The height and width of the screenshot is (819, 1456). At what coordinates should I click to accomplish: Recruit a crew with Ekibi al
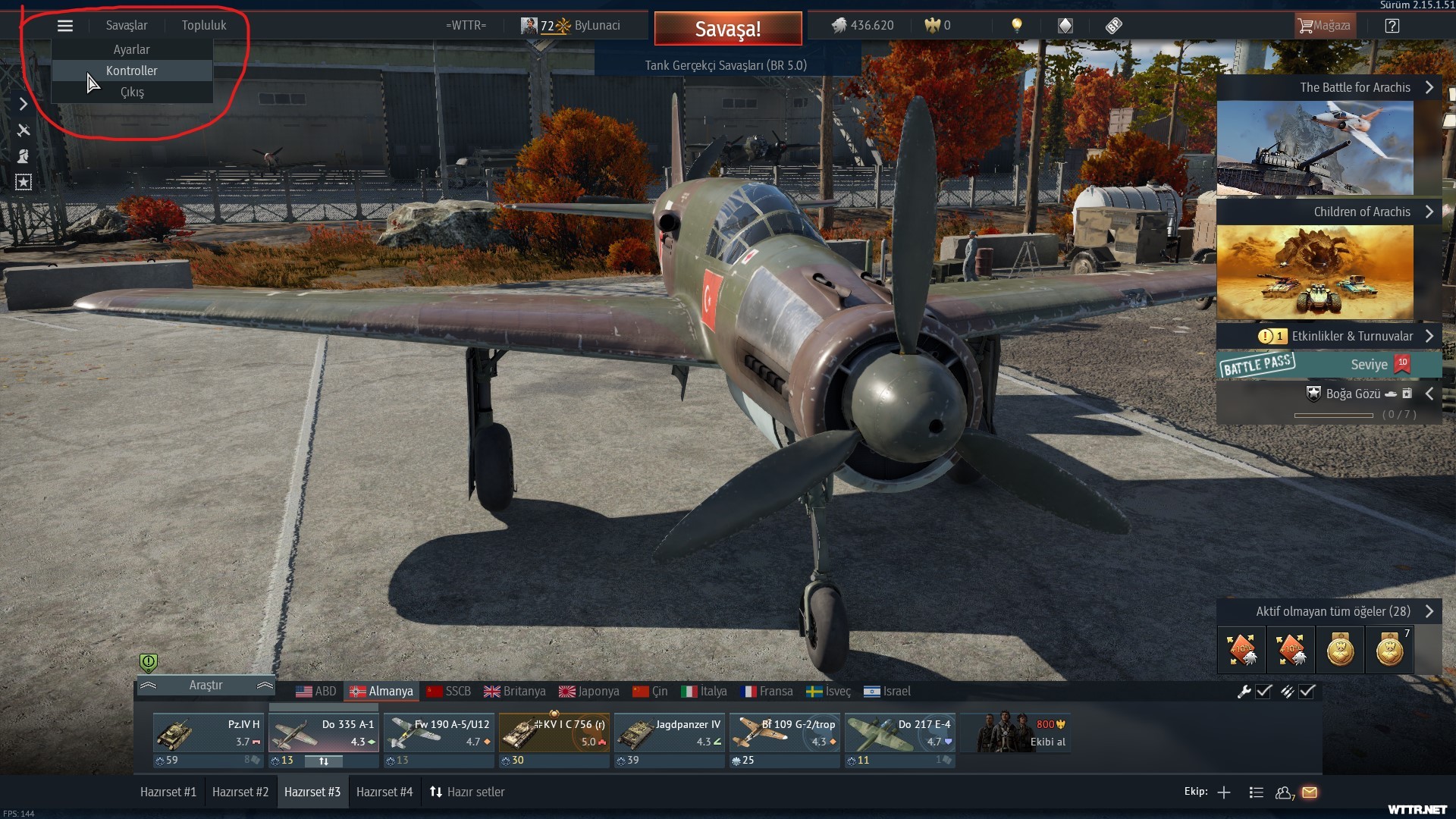[1016, 733]
